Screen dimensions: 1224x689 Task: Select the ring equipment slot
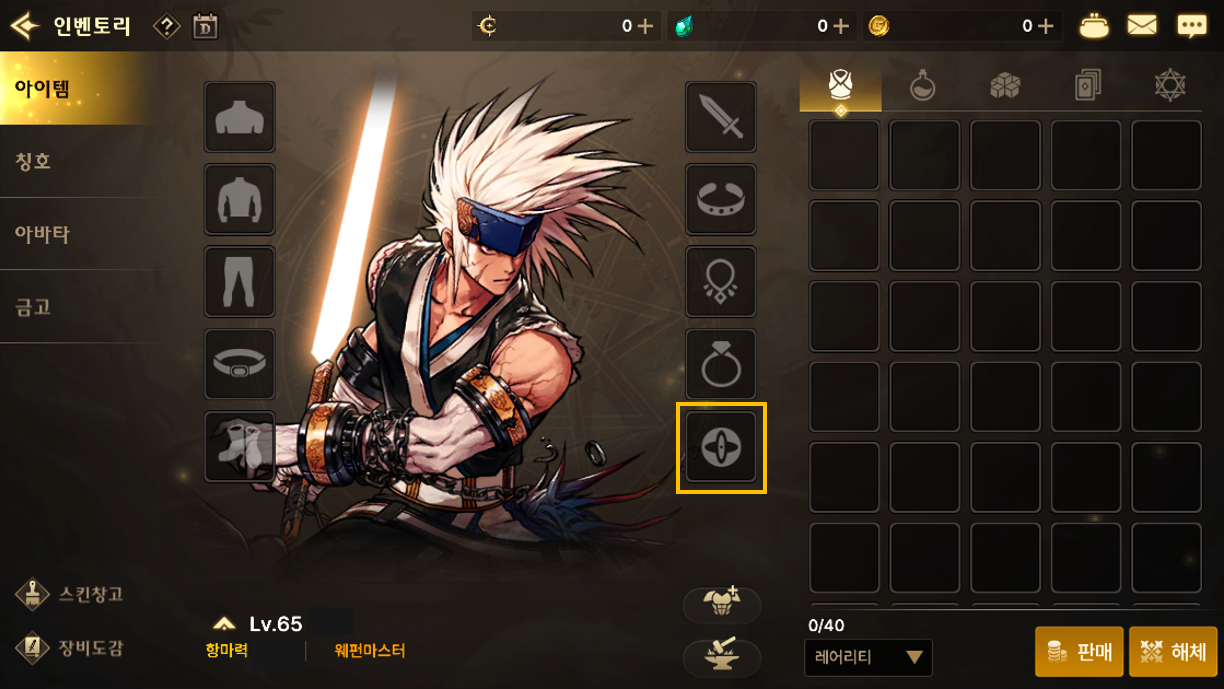(720, 364)
